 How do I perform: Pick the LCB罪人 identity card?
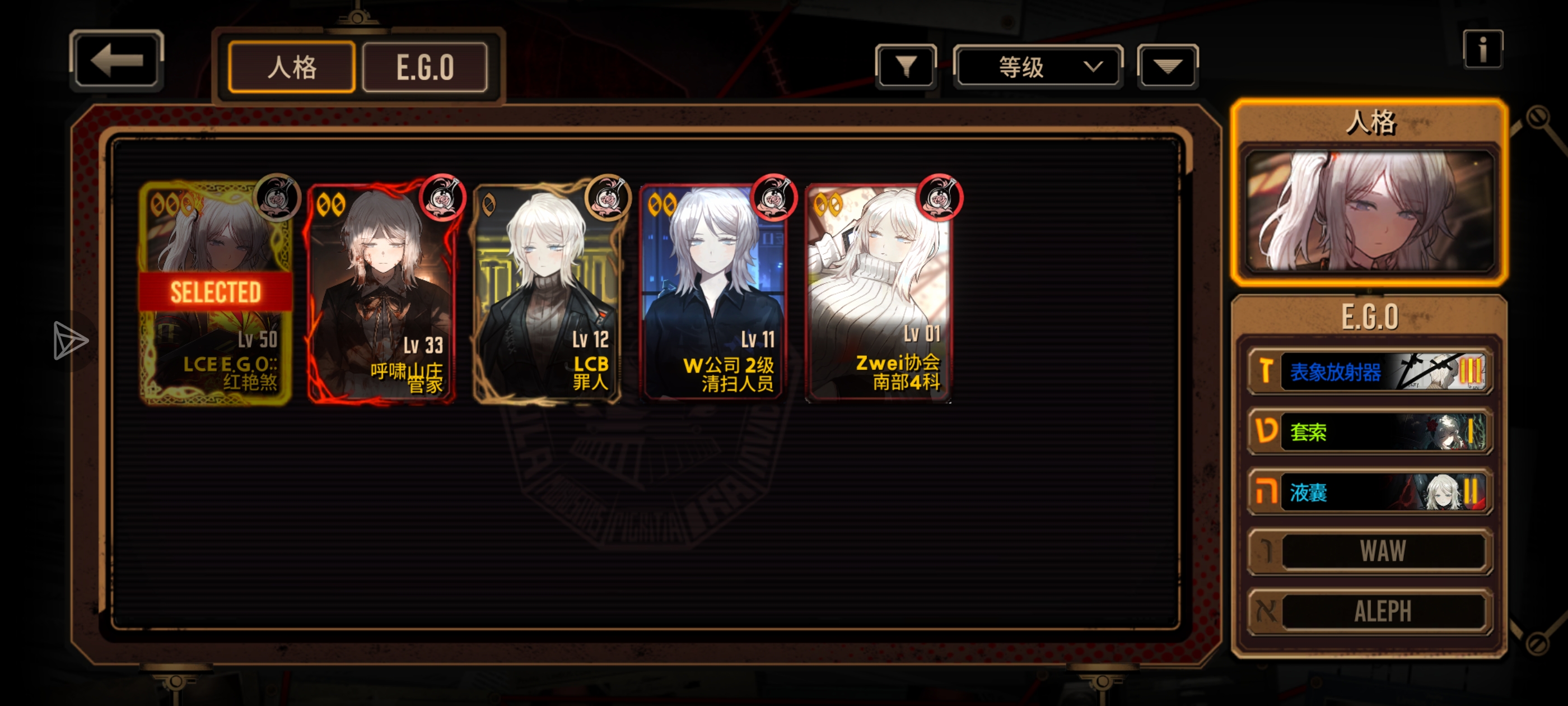point(547,292)
